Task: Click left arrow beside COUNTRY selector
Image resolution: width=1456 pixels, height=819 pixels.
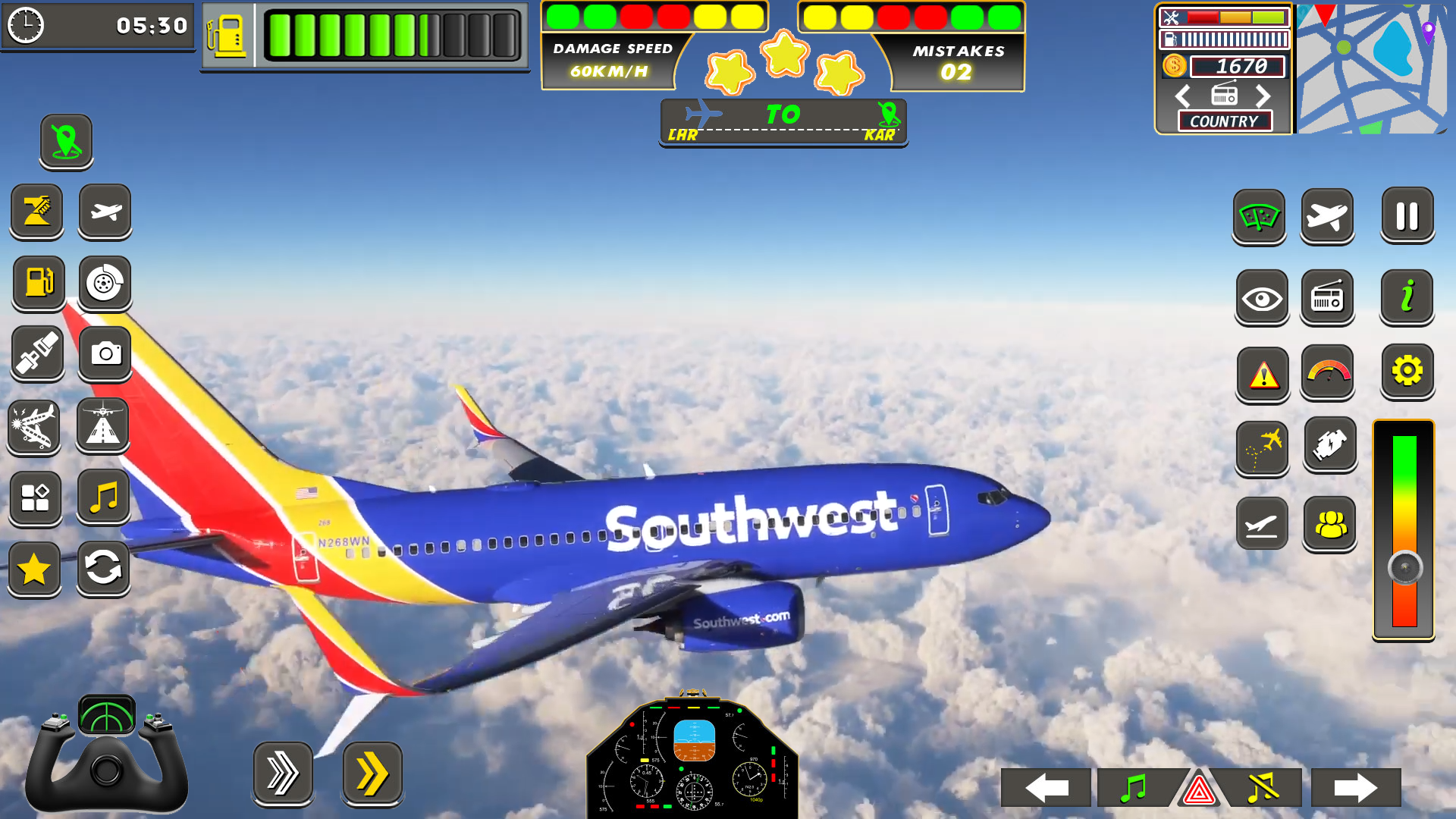Action: (1182, 96)
